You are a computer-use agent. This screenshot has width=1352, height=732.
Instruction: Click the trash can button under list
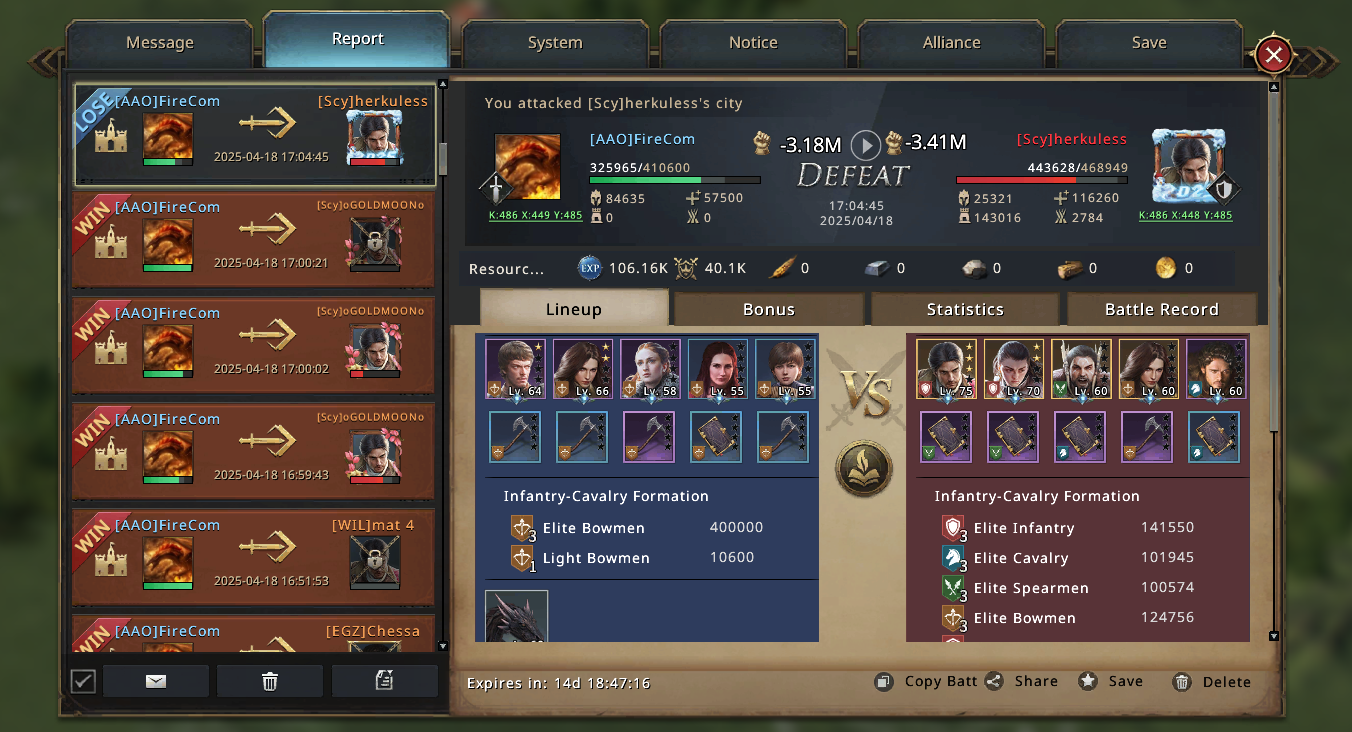[x=269, y=681]
